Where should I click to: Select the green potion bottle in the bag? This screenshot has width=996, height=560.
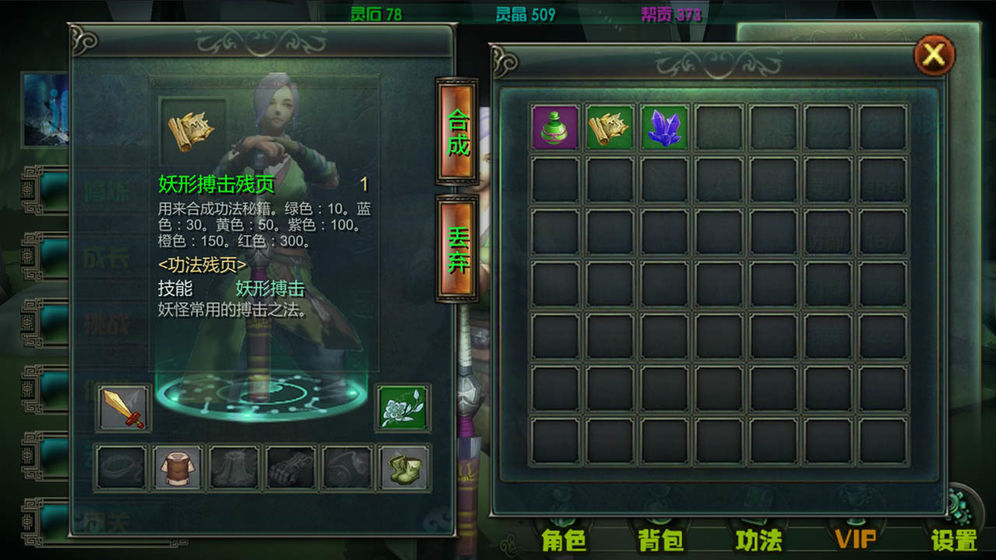click(x=555, y=128)
